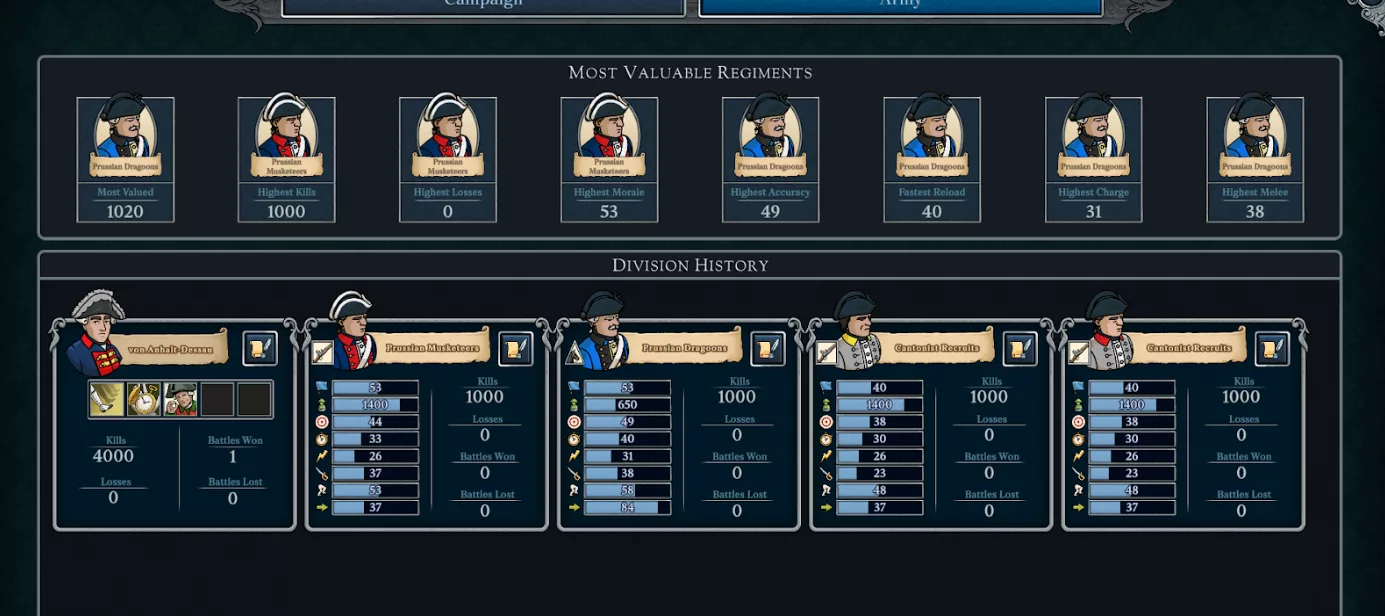The width and height of the screenshot is (1385, 616).
Task: Switch to the Army tab
Action: tap(900, 6)
